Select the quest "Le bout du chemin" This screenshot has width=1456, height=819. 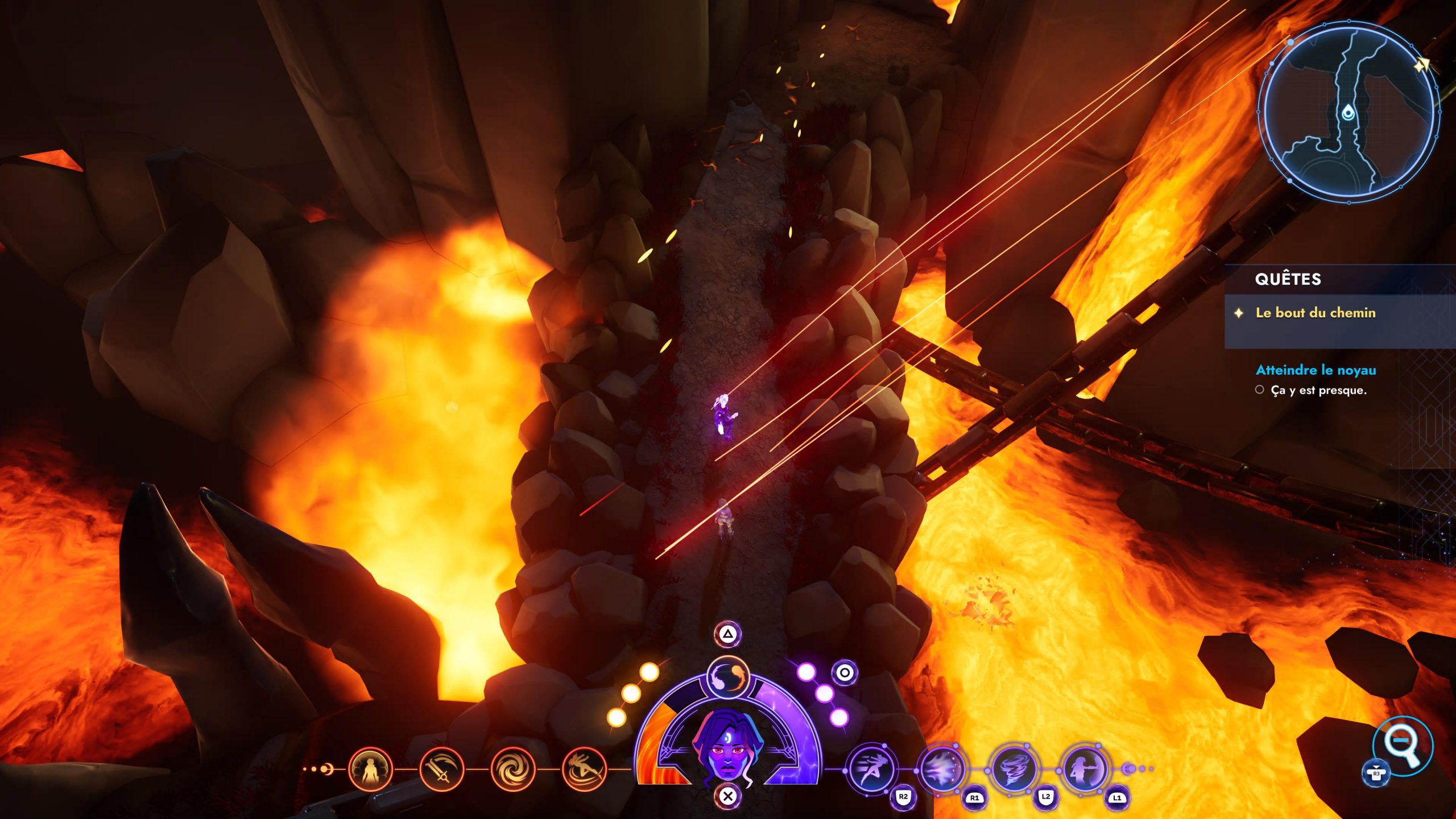1315,313
